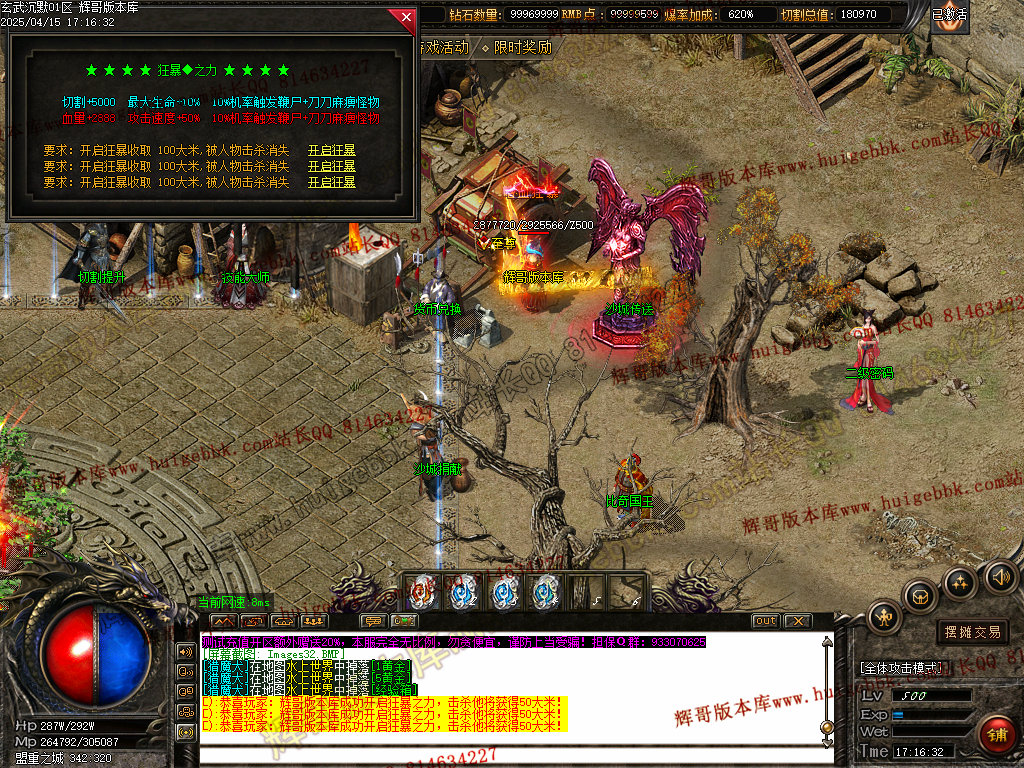Switch the 全体攻击模式 attack mode label

coord(900,668)
